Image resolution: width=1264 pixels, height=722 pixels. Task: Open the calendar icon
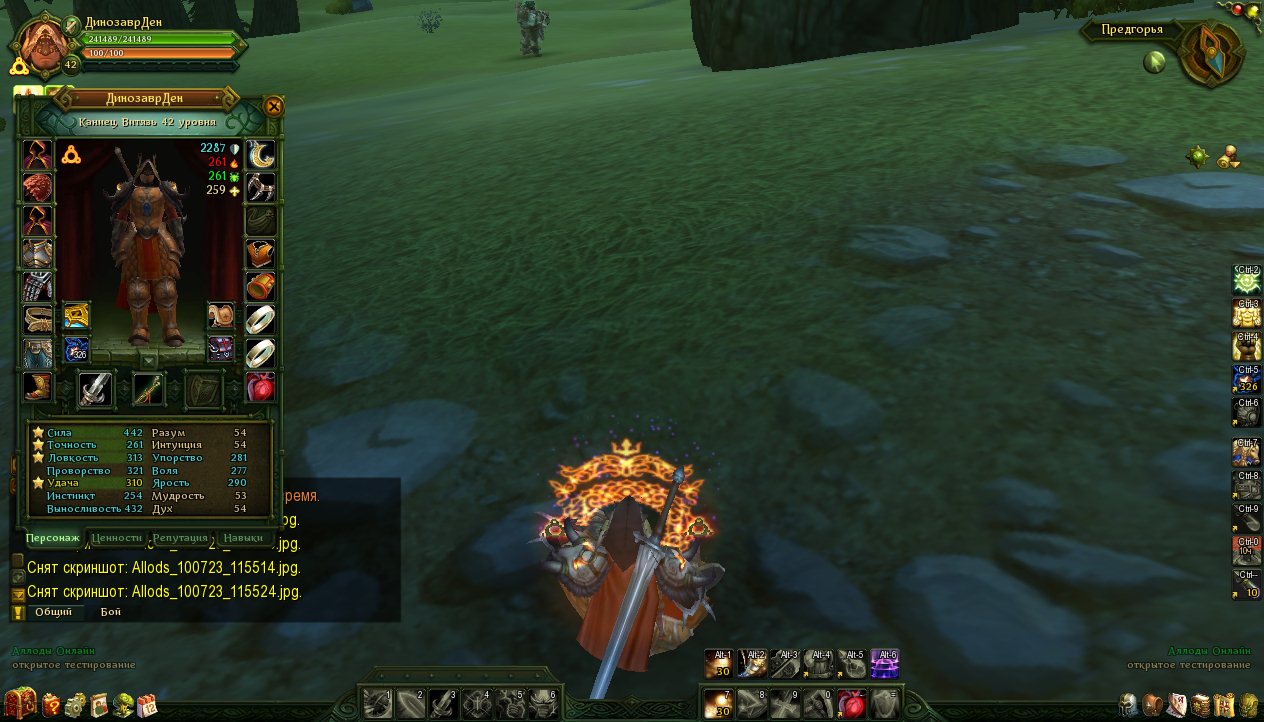(x=147, y=704)
